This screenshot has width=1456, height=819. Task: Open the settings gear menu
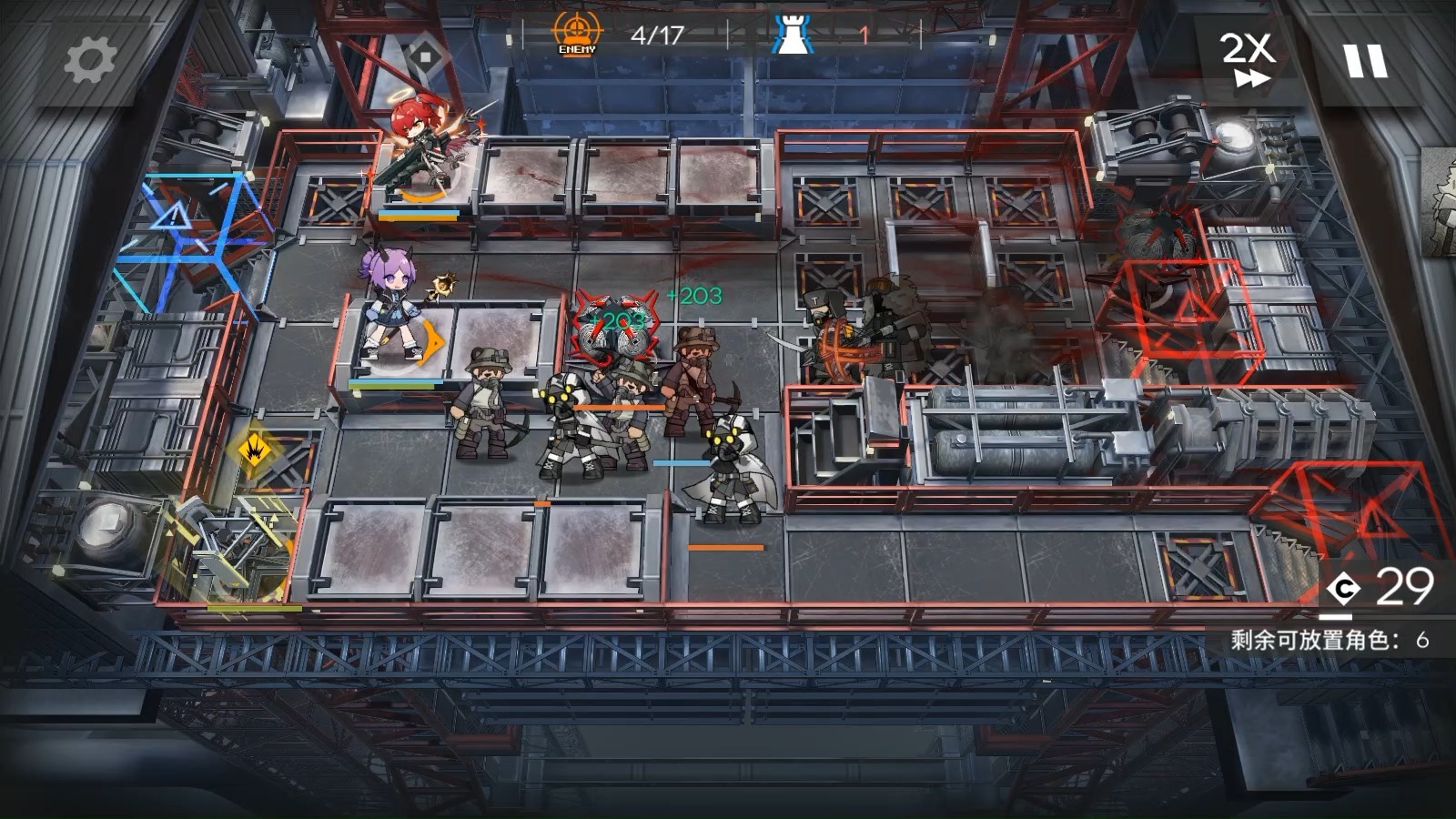click(x=90, y=61)
